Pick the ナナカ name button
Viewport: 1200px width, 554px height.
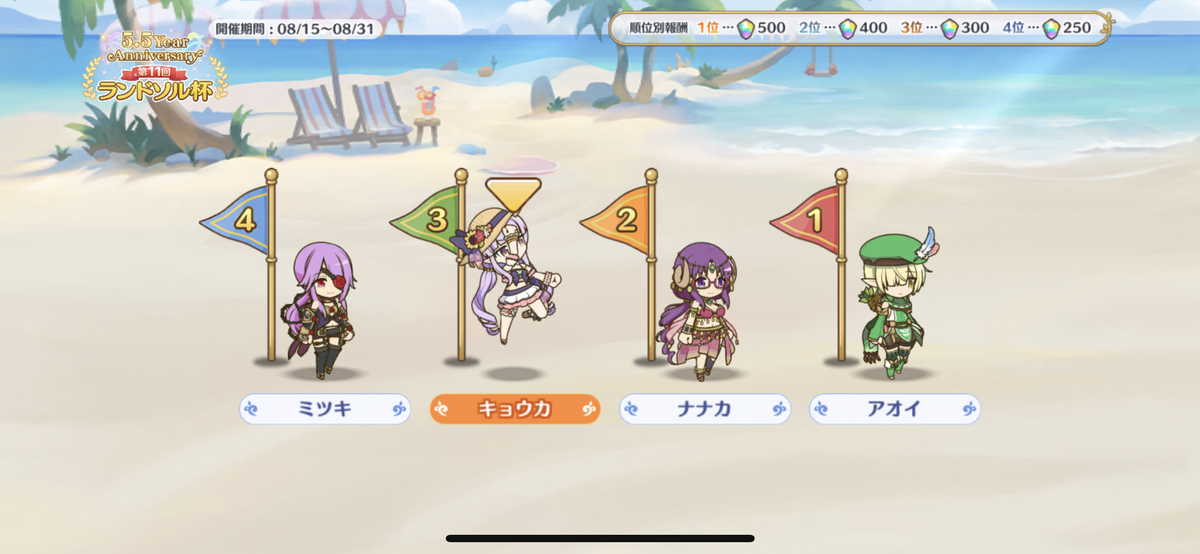705,408
